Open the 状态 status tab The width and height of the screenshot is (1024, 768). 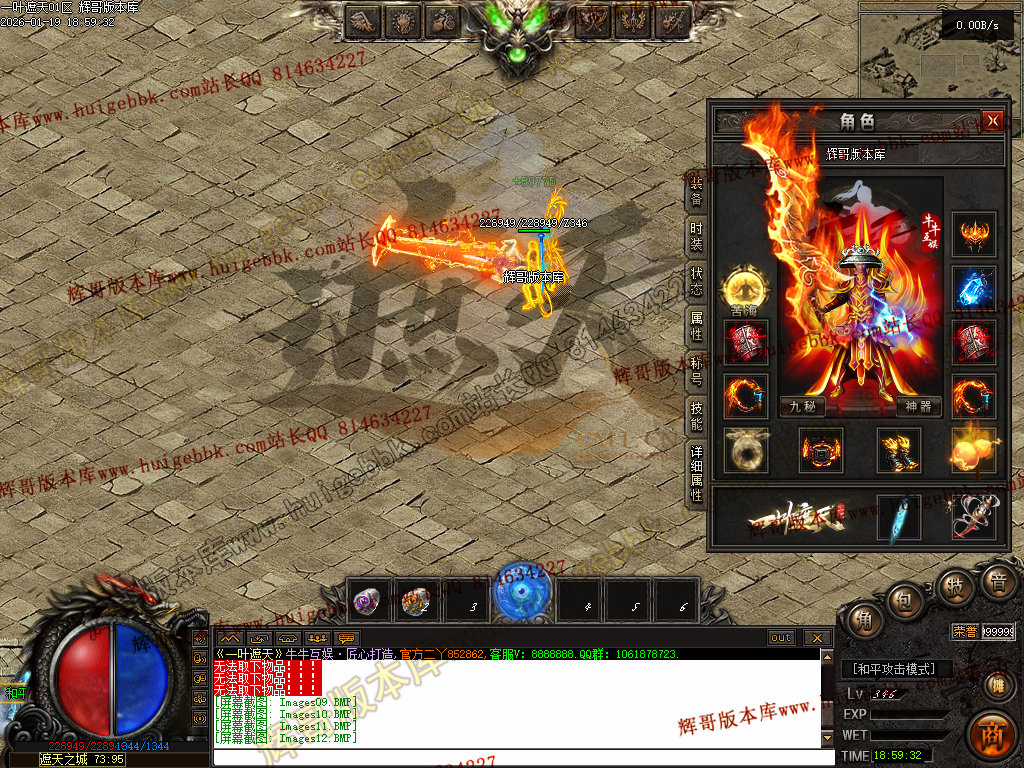click(x=696, y=282)
